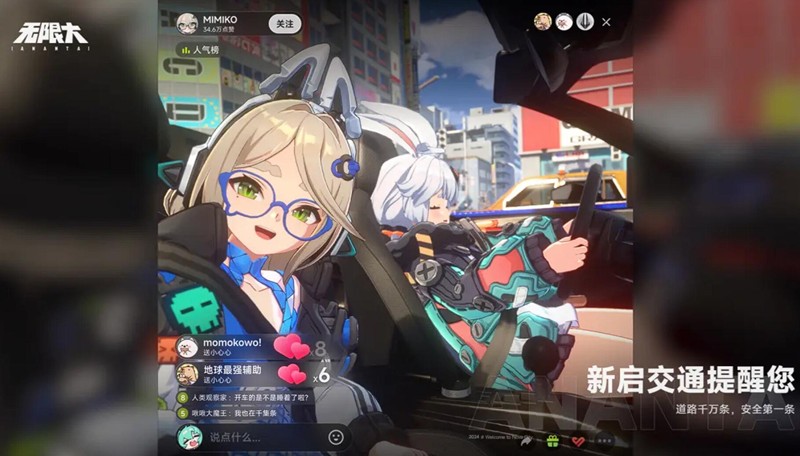Follow MIMIKO with the 关注 button
800x456 pixels.
point(285,23)
